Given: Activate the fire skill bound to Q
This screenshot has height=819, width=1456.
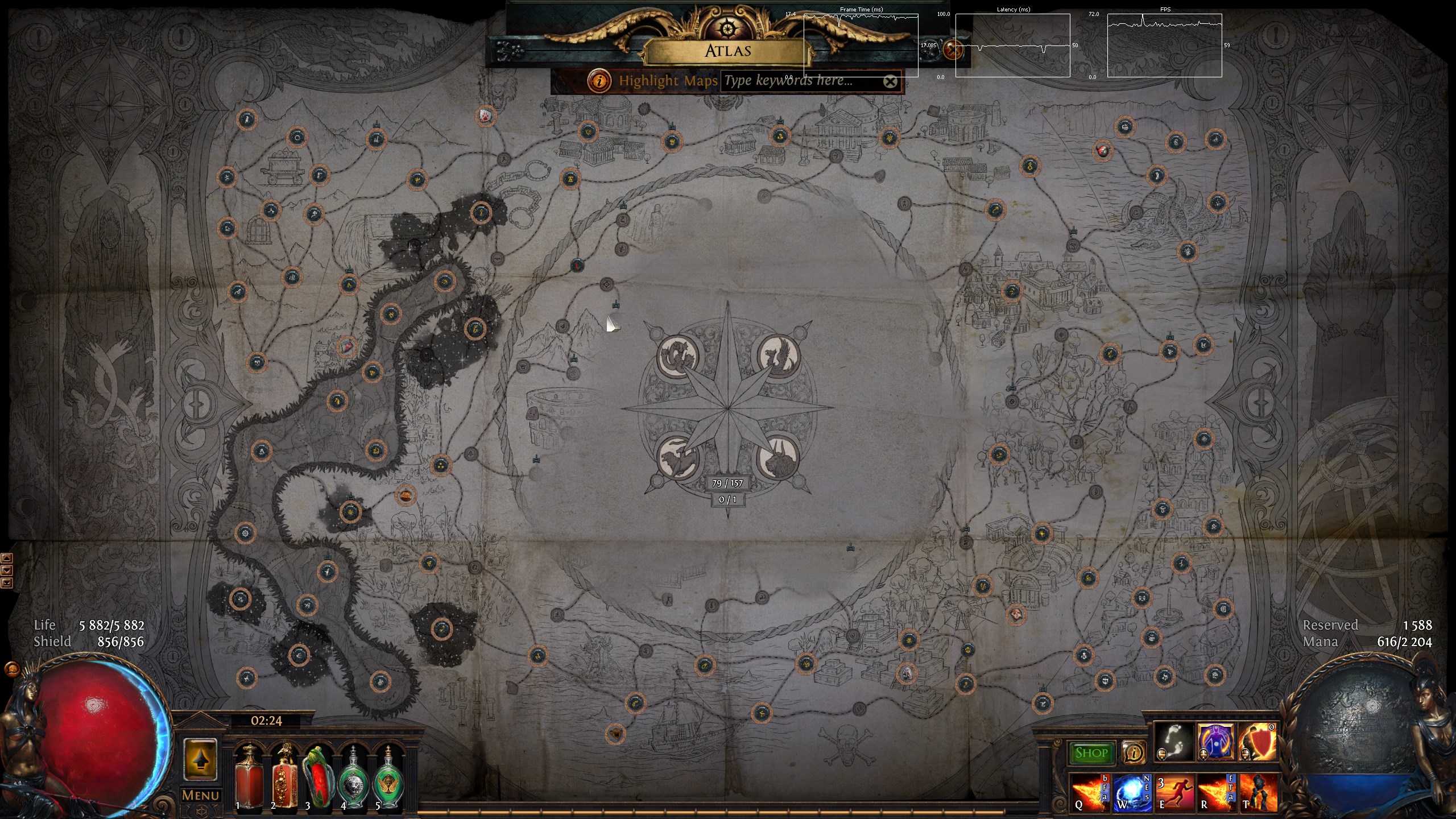Looking at the screenshot, I should 1089,792.
